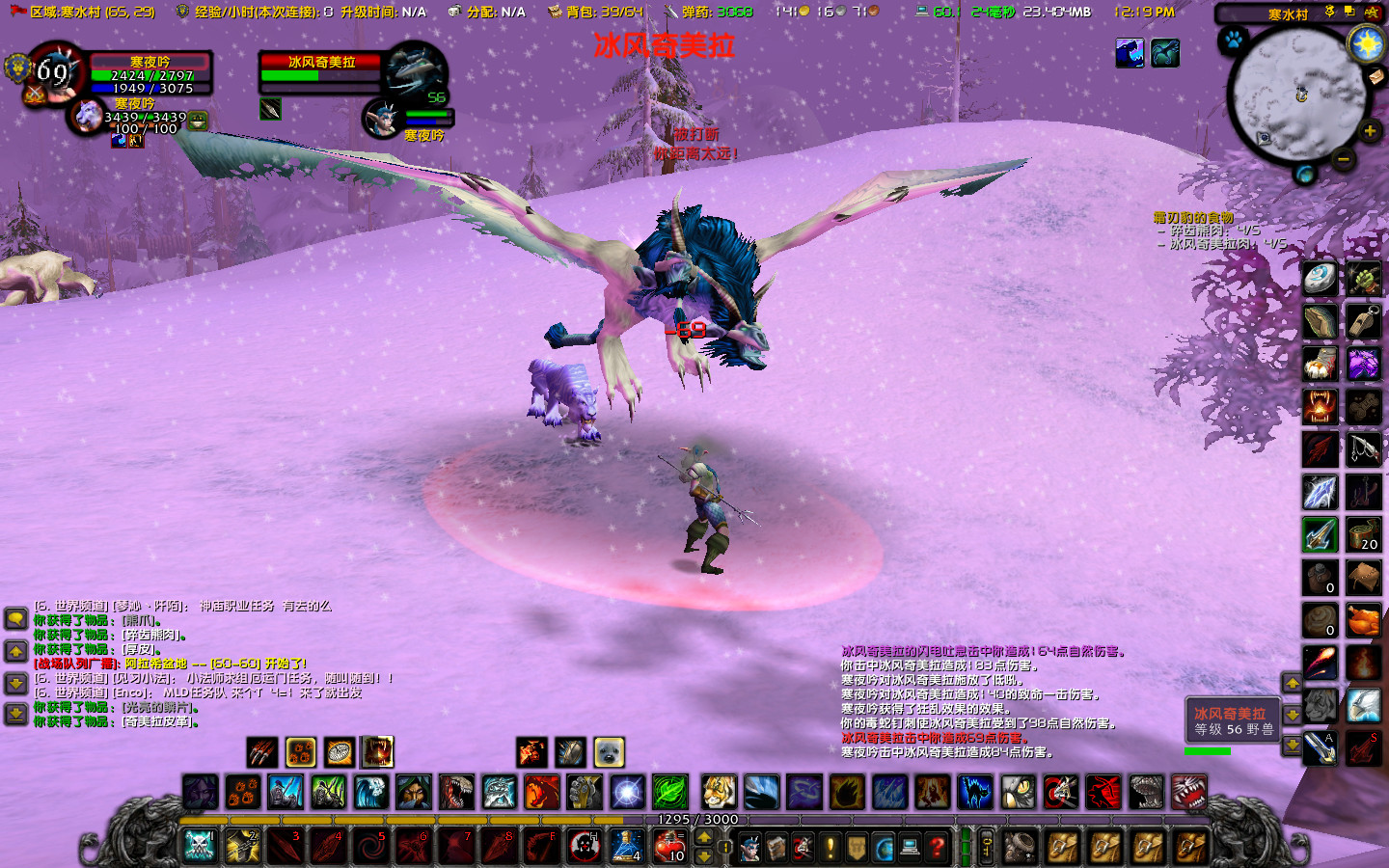The width and height of the screenshot is (1389, 868).
Task: Open the spellbook icon in the micro menu
Action: point(777,849)
